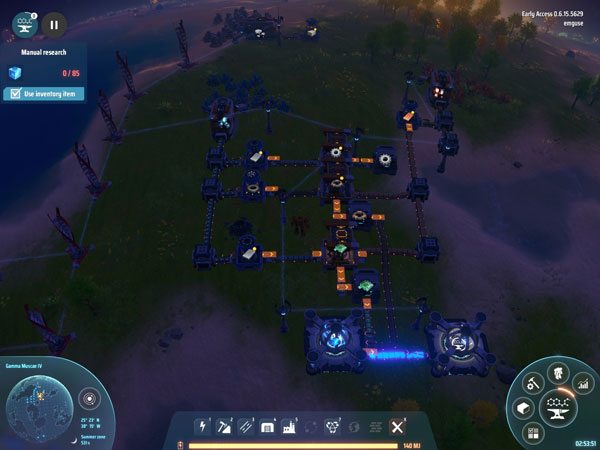Select the factory building category
This screenshot has height=450, width=600.
[x=288, y=426]
